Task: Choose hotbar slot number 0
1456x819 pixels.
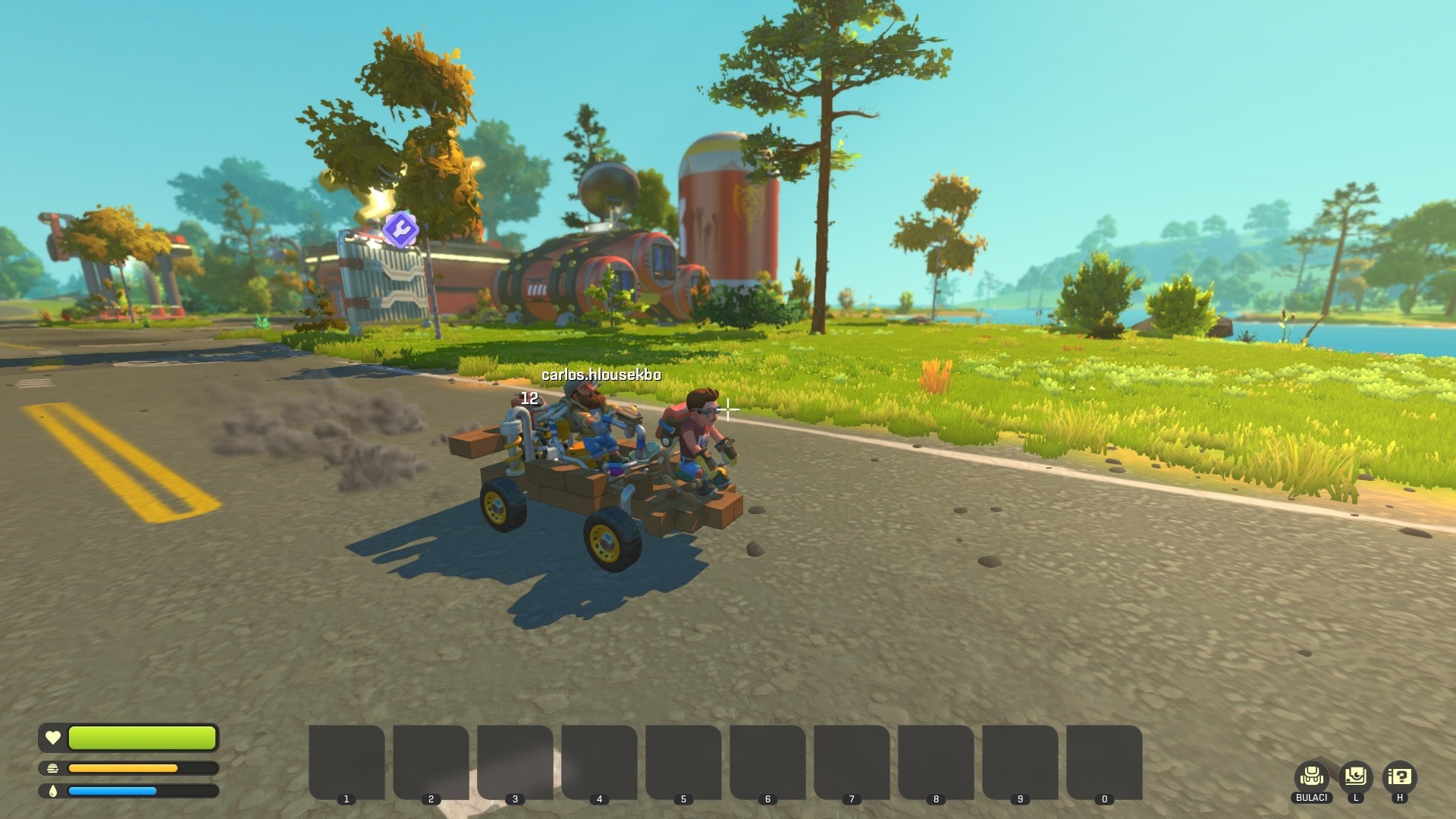Action: pyautogui.click(x=1104, y=761)
